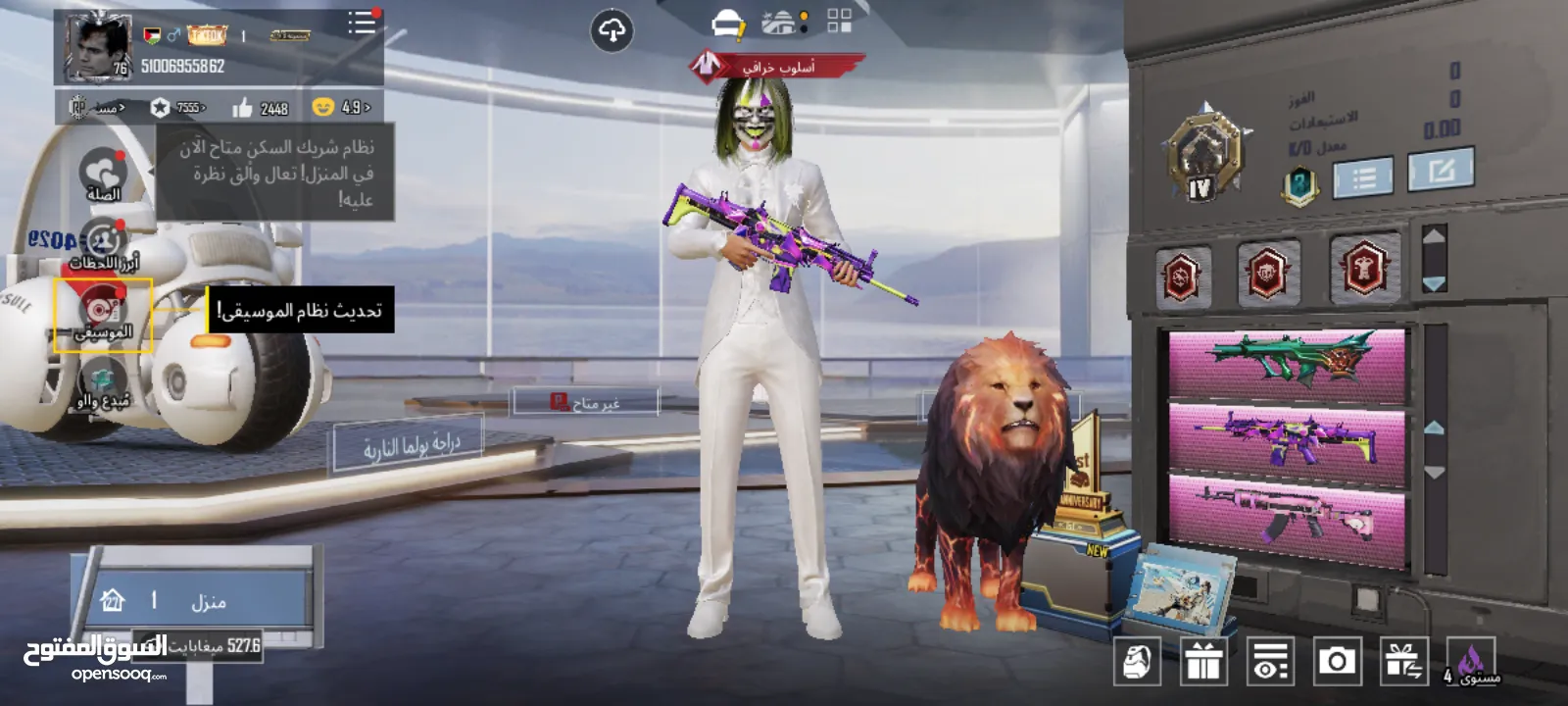Screen dimensions: 1568x706
Task: Open the gift box button
Action: (x=1203, y=662)
